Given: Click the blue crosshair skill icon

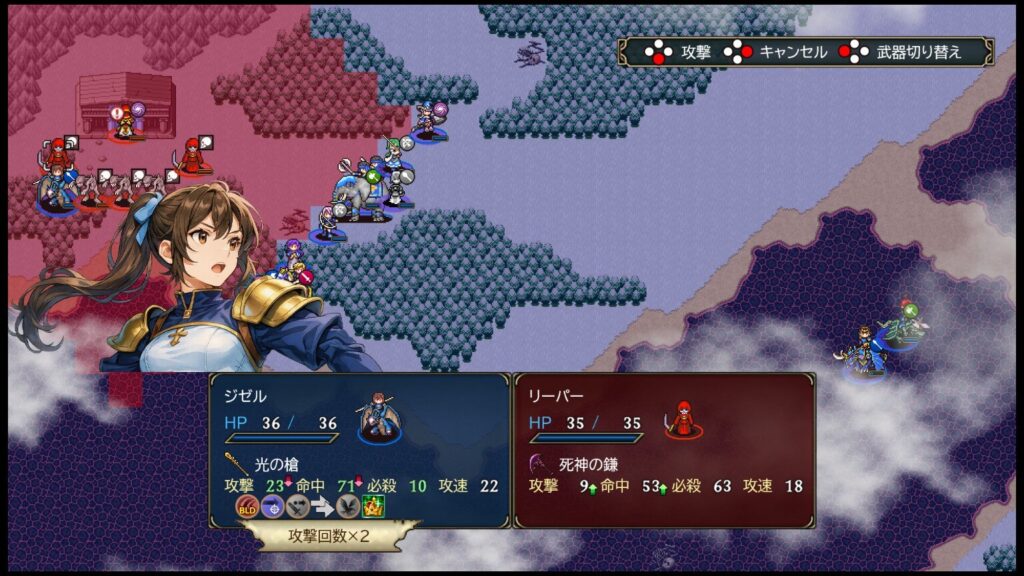Looking at the screenshot, I should 272,506.
